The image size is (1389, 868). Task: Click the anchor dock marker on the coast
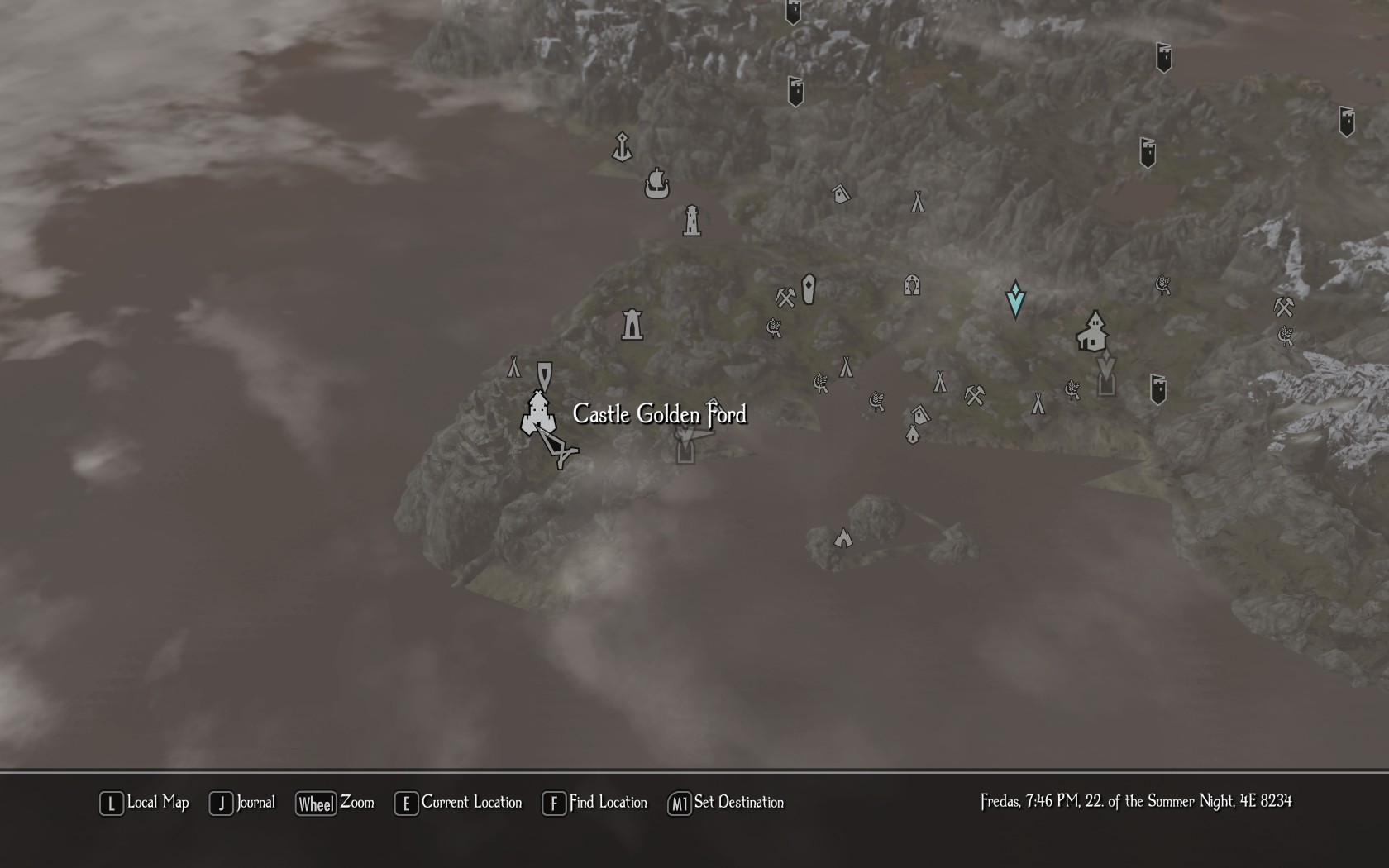(x=622, y=147)
